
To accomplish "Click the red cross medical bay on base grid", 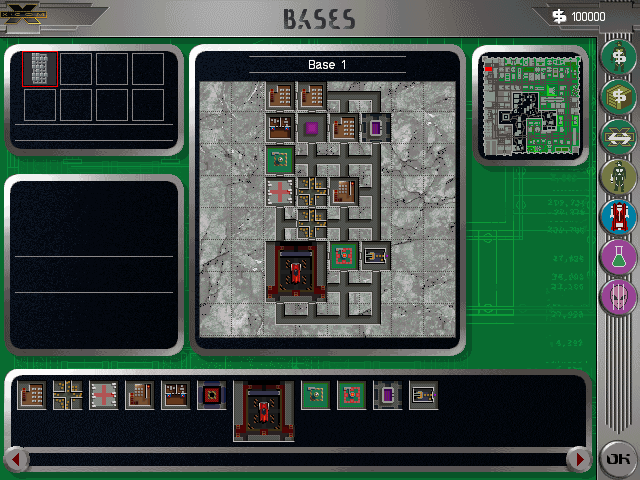I will 280,191.
